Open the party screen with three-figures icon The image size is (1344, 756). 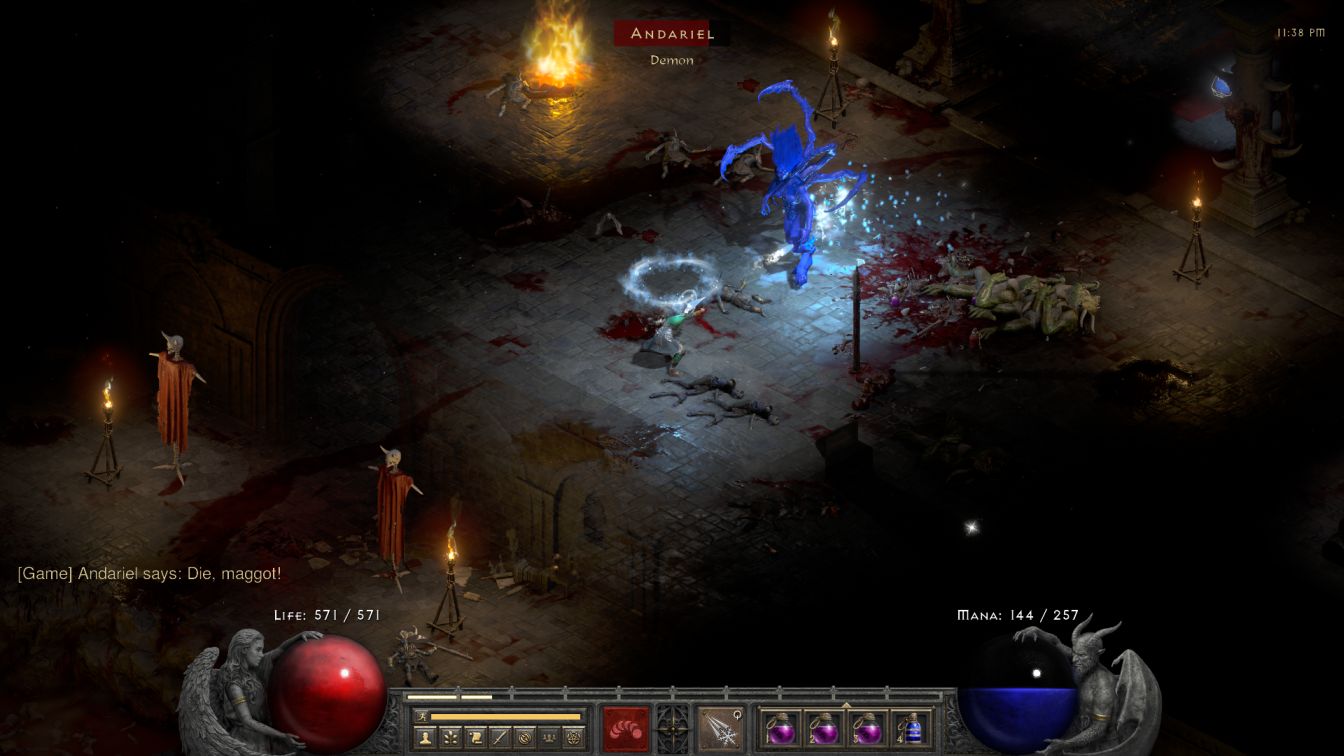[x=549, y=738]
